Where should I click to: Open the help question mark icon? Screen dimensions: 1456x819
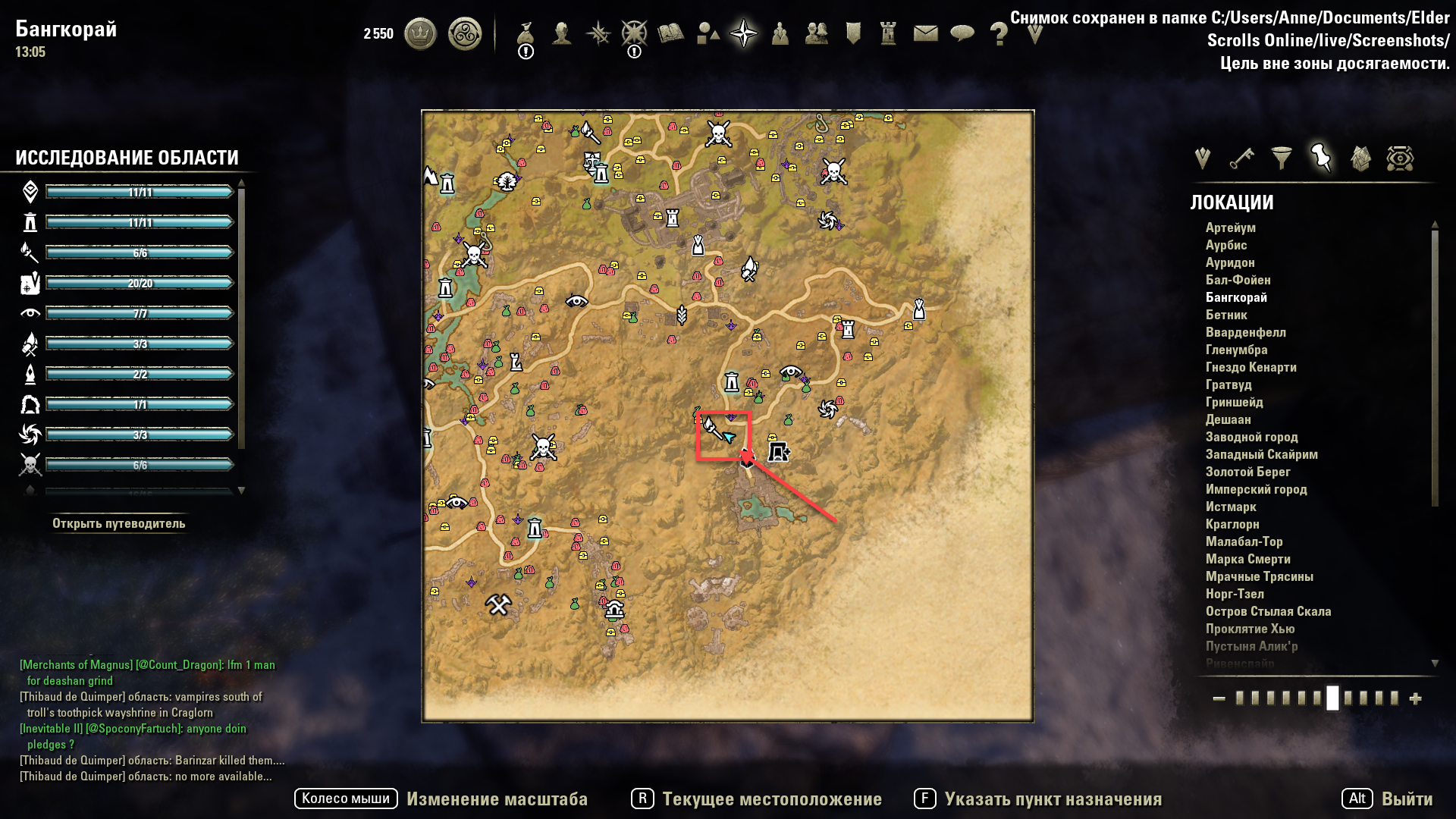click(999, 34)
